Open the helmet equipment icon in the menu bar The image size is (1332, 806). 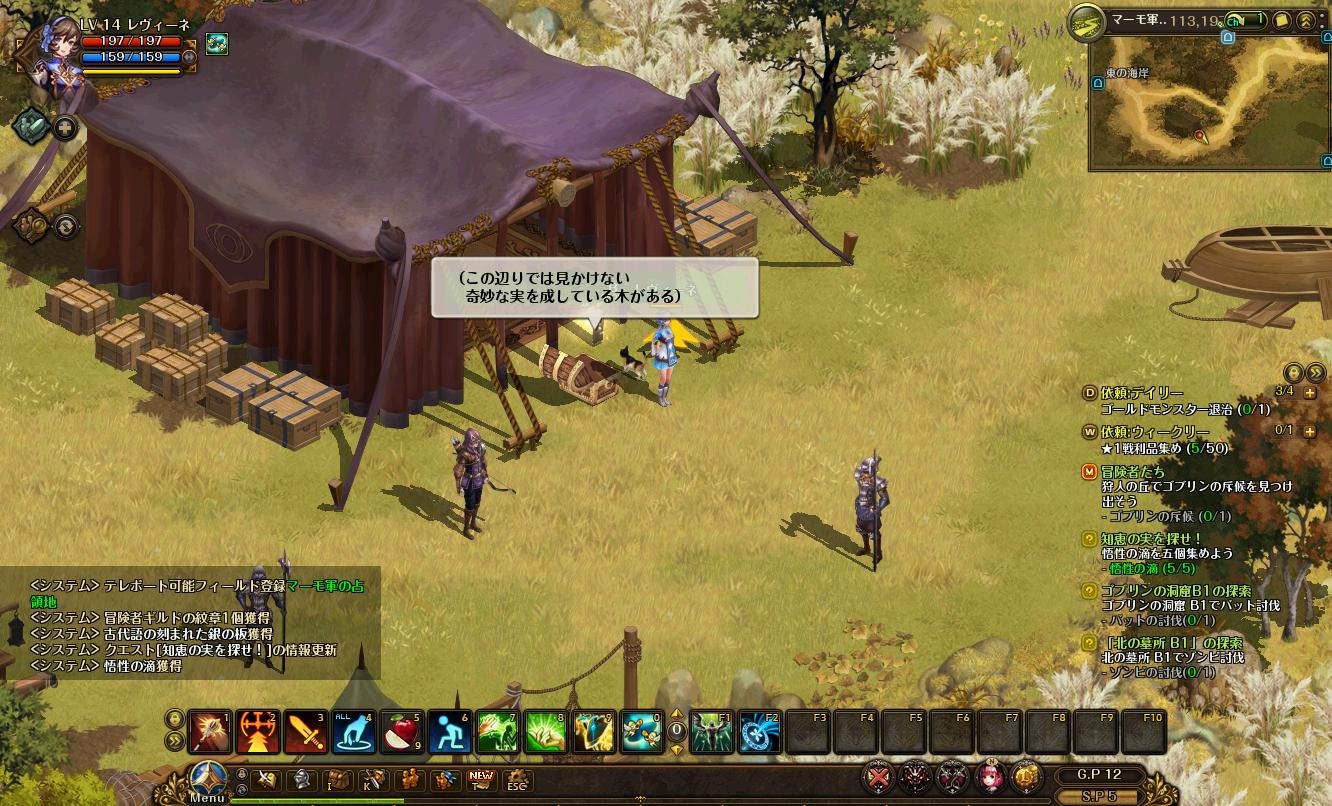tap(301, 780)
